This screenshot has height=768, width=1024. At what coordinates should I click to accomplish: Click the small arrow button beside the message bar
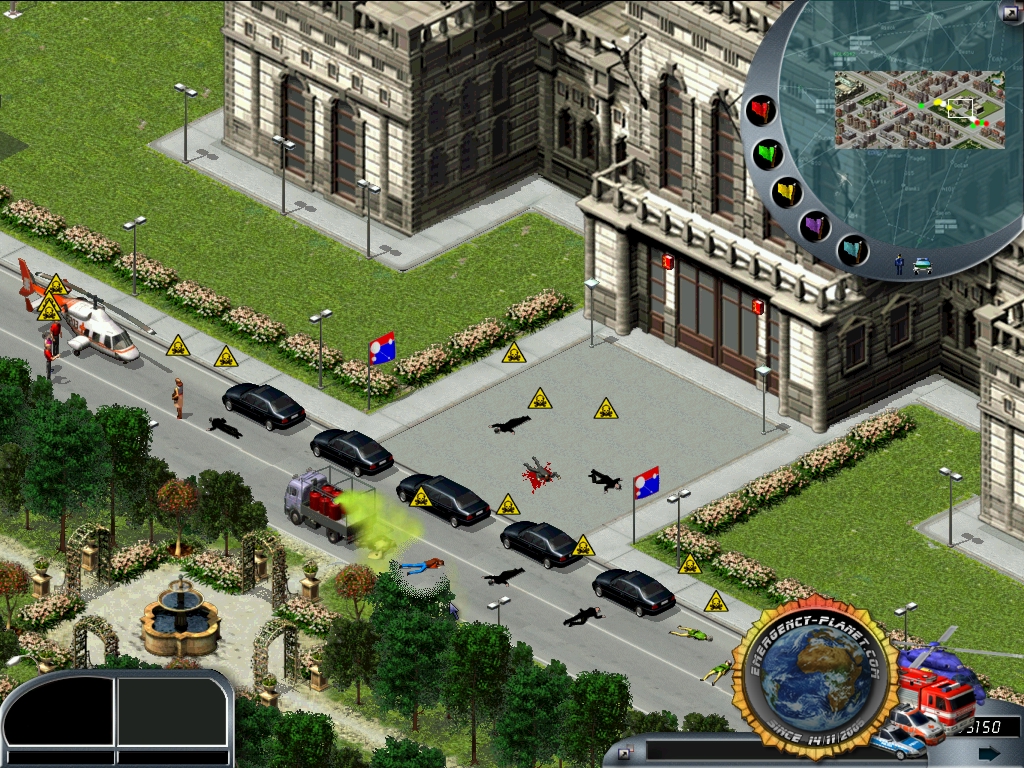[625, 752]
